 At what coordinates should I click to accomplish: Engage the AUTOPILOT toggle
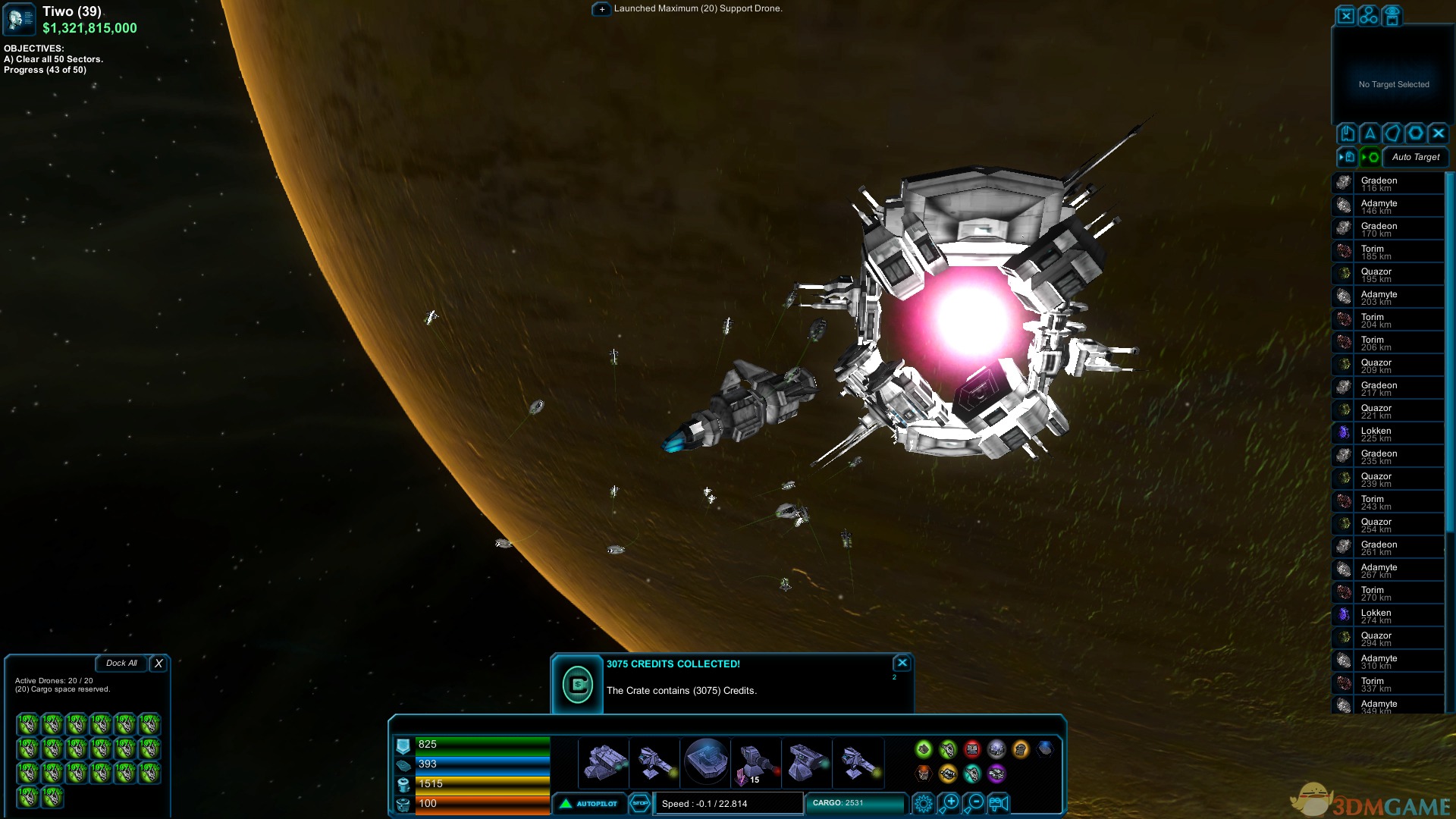(589, 803)
